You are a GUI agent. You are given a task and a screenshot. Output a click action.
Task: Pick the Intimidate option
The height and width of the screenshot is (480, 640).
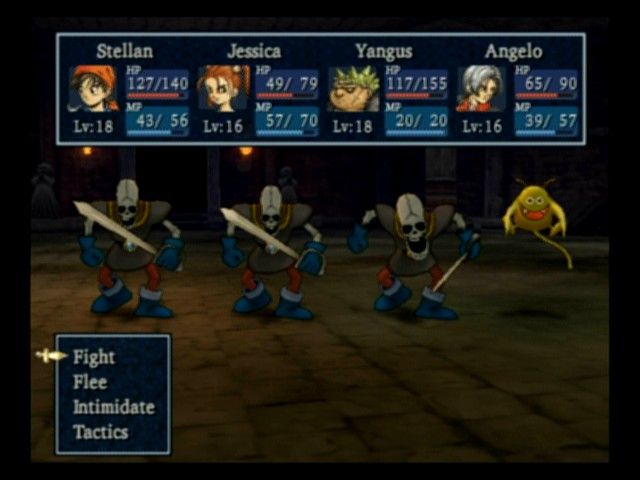click(113, 407)
